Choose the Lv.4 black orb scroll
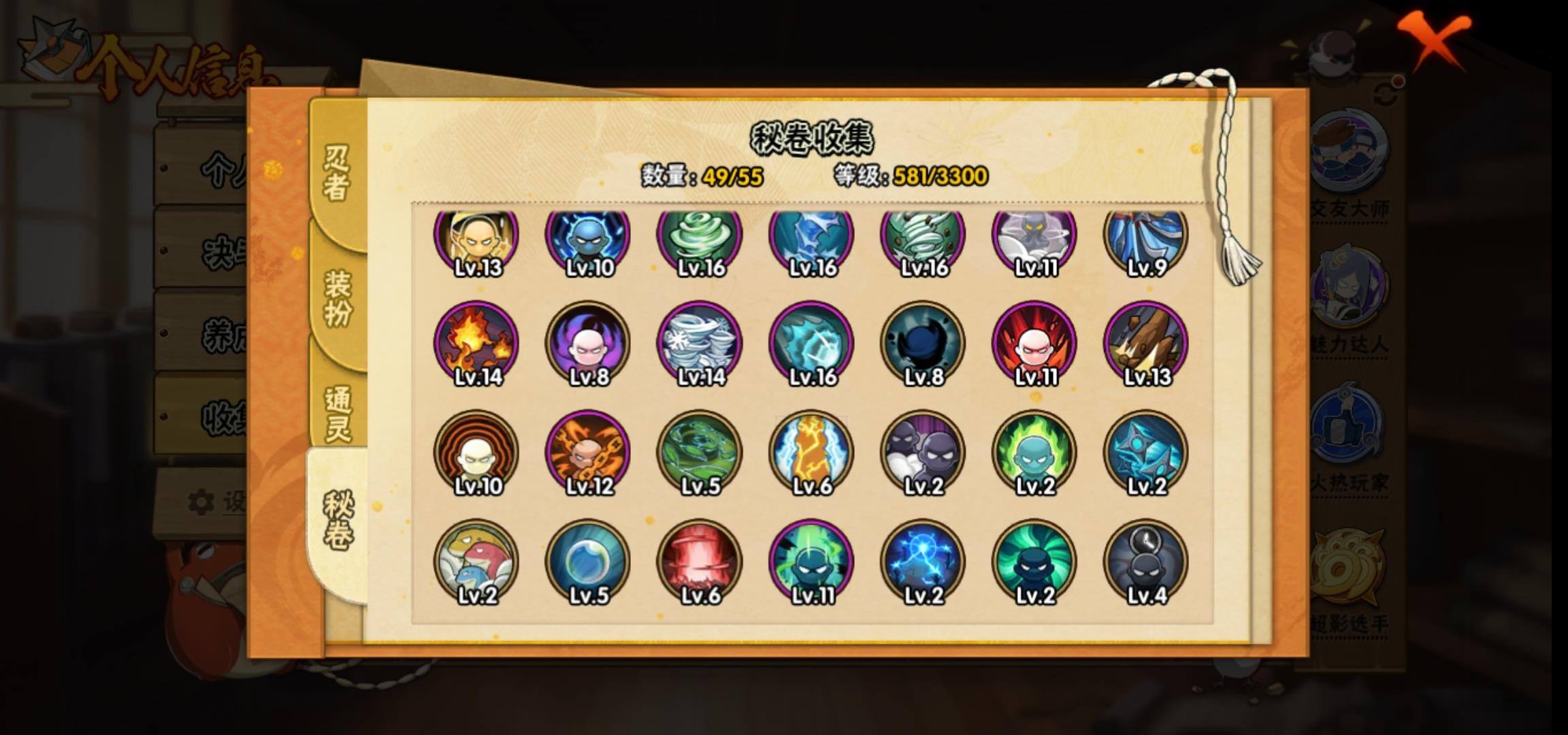The height and width of the screenshot is (735, 1568). coord(1146,562)
